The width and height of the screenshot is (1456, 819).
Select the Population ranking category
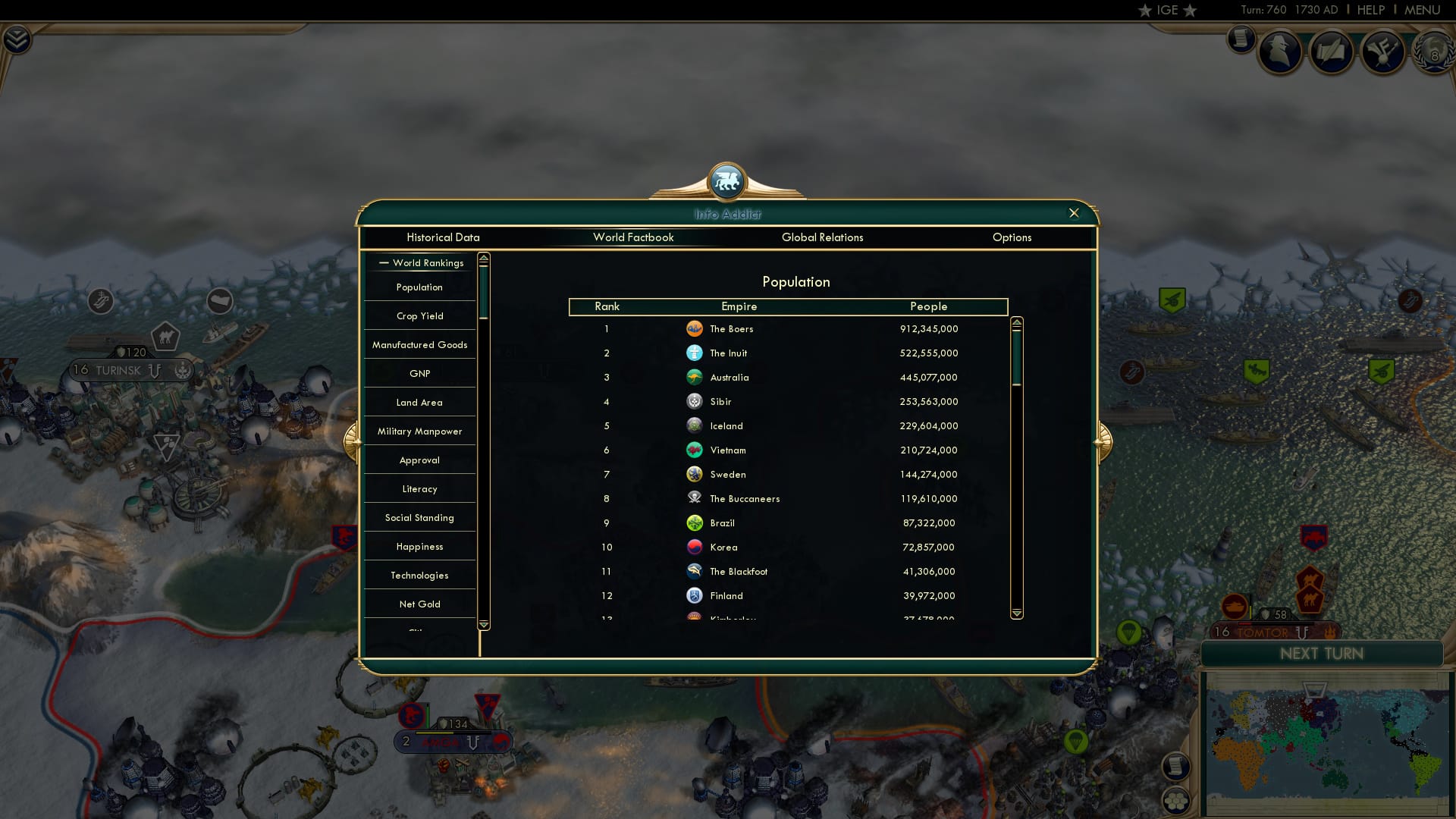point(419,287)
